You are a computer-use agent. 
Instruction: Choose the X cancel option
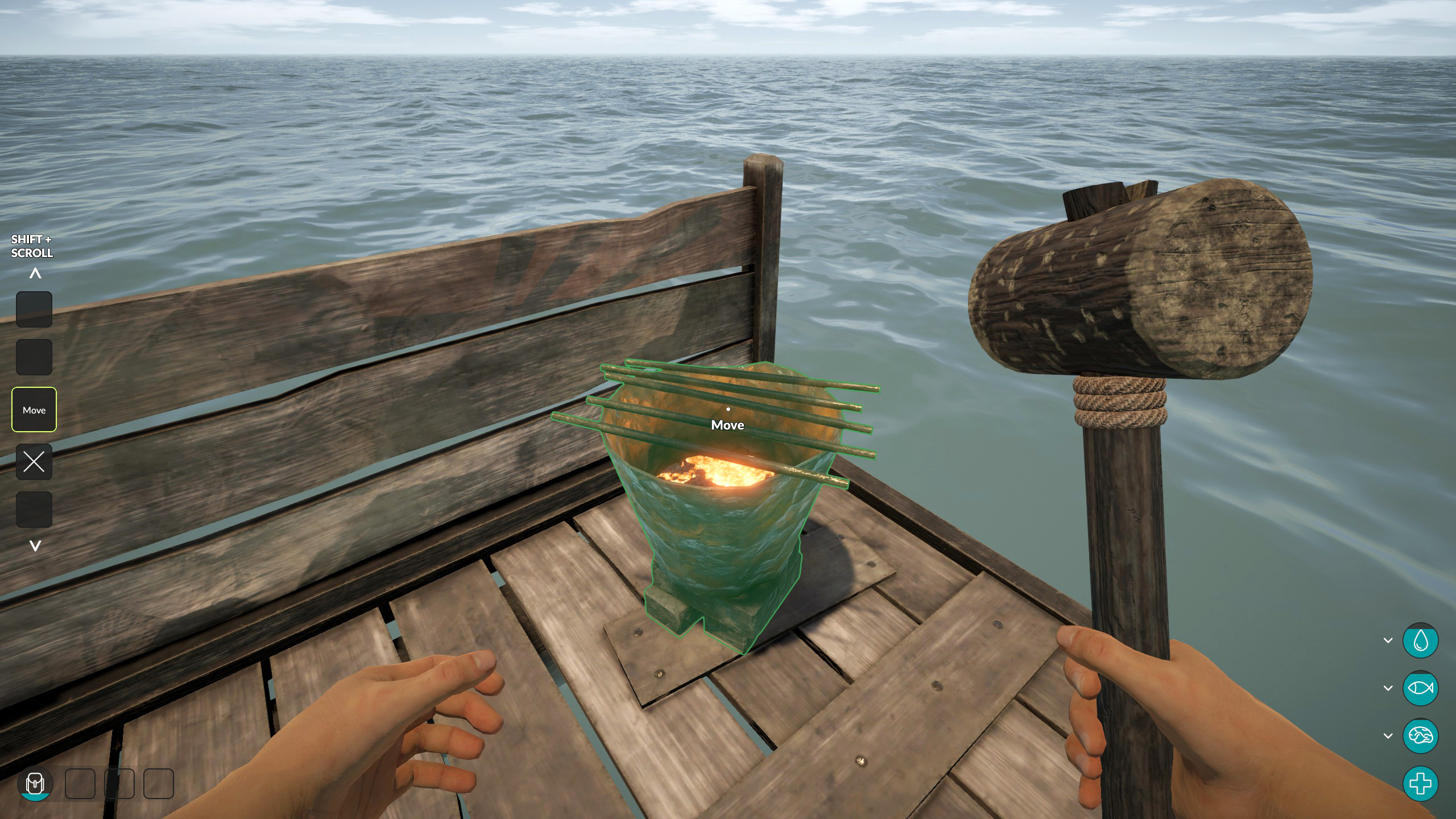pos(34,462)
